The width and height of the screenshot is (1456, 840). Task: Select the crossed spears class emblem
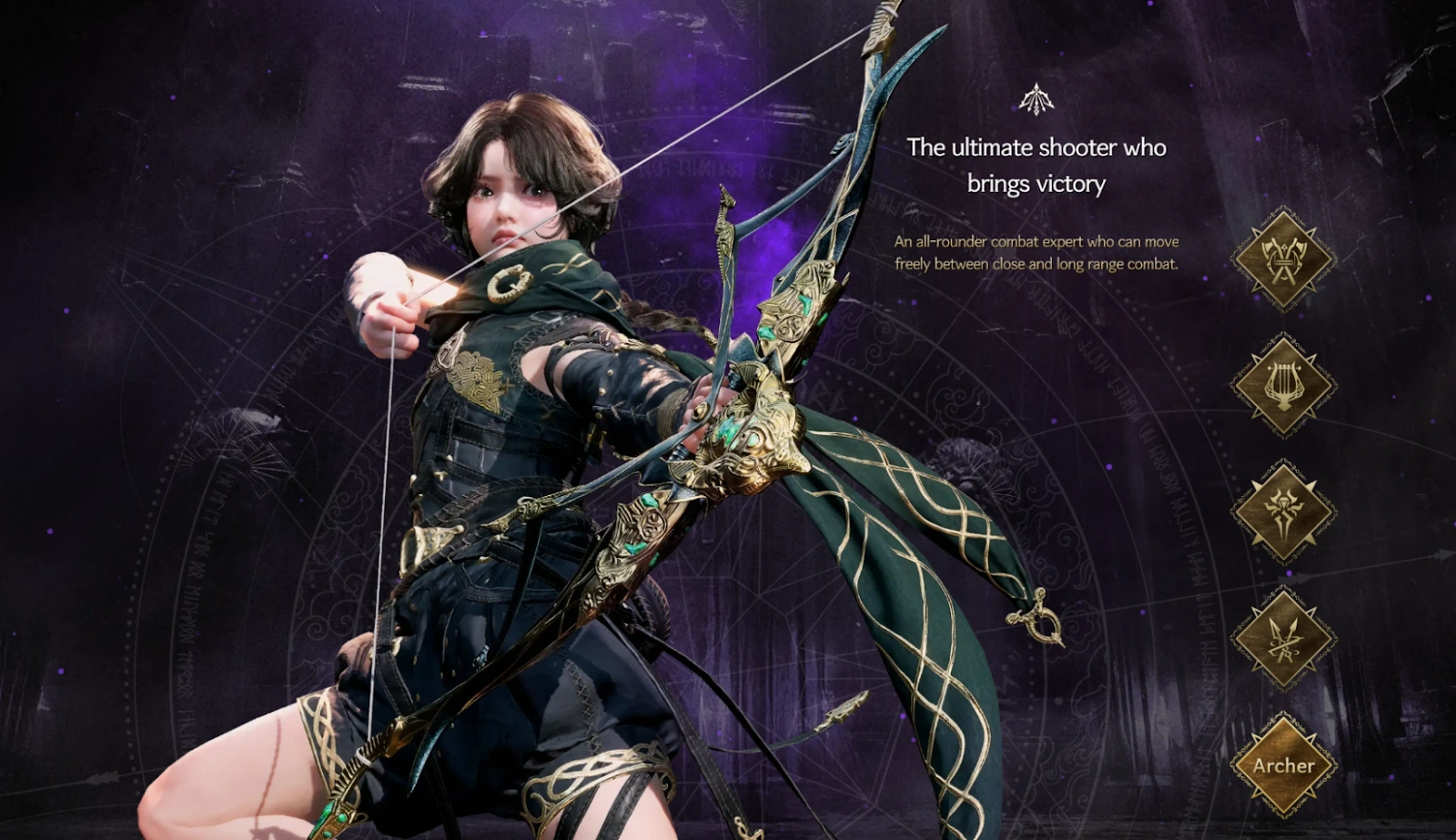[1283, 638]
